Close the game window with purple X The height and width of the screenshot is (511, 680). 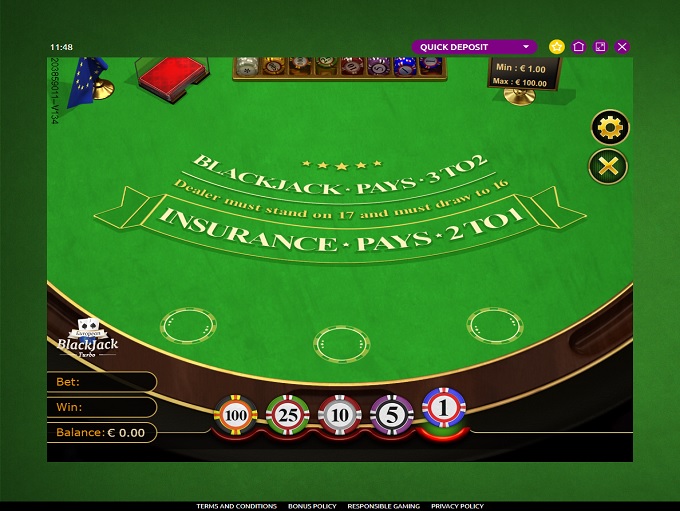coord(622,47)
